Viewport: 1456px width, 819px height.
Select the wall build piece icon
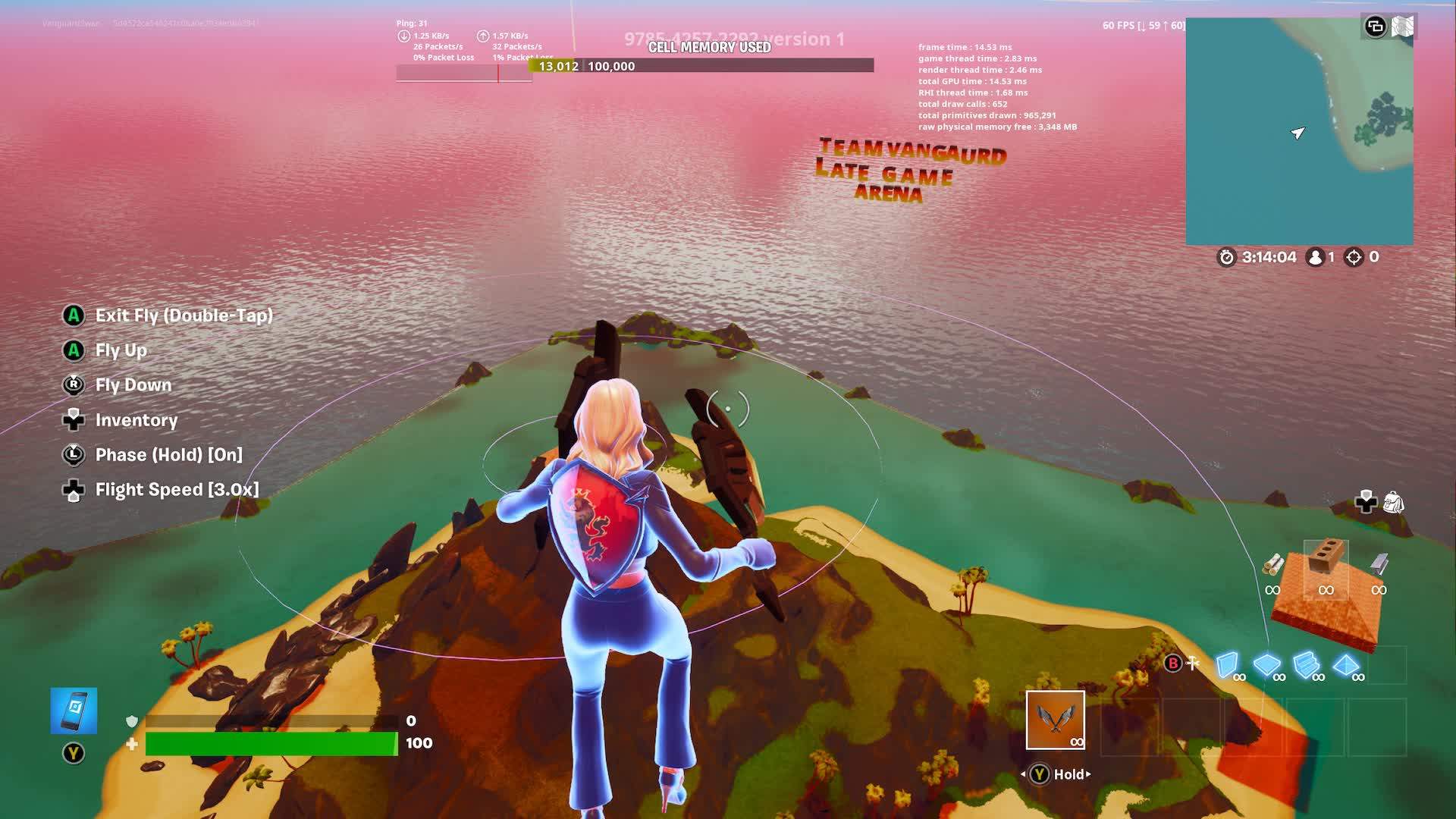[1226, 663]
